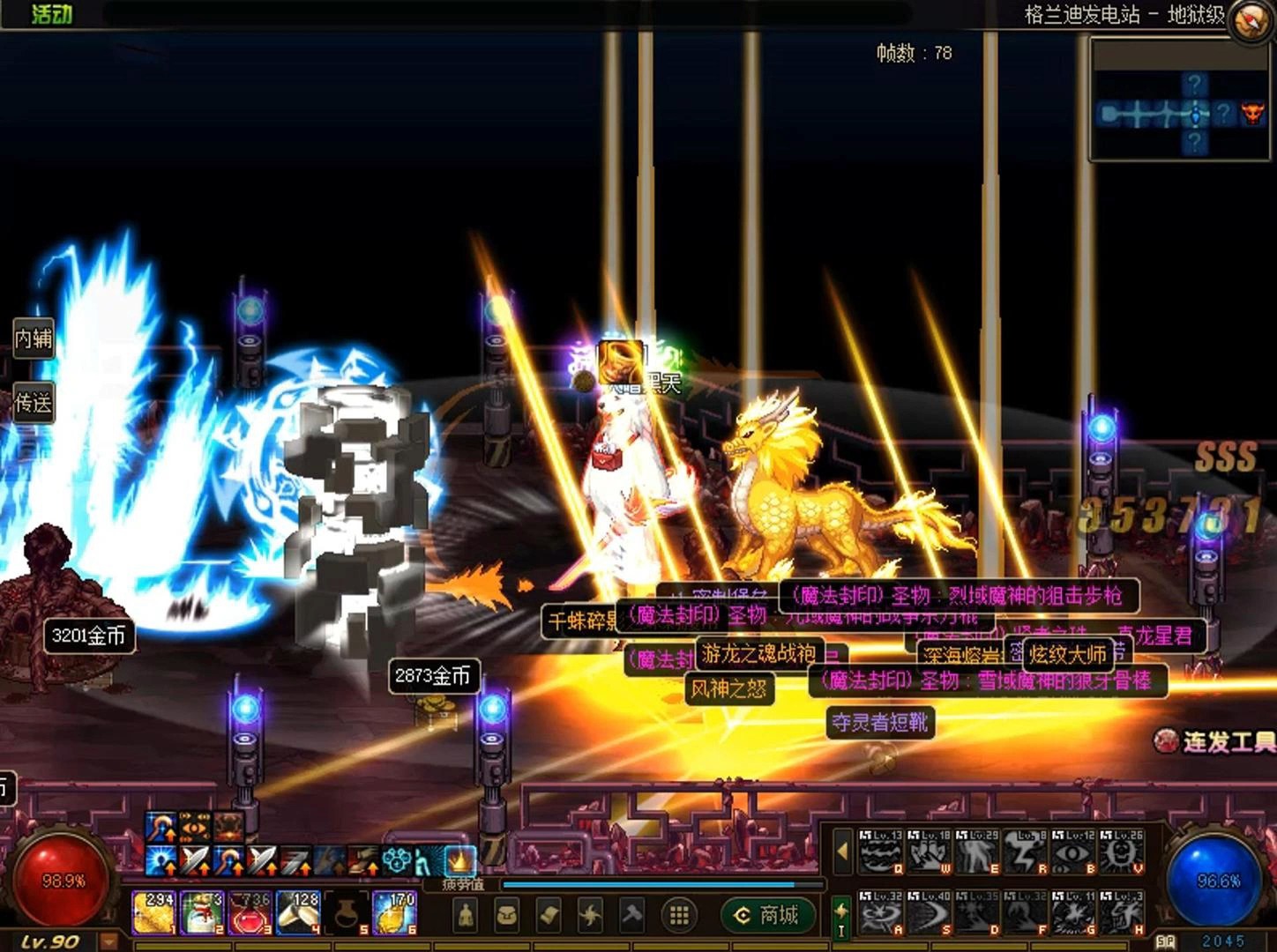Image resolution: width=1277 pixels, height=952 pixels.
Task: Open the 活动 events menu
Action: click(51, 13)
